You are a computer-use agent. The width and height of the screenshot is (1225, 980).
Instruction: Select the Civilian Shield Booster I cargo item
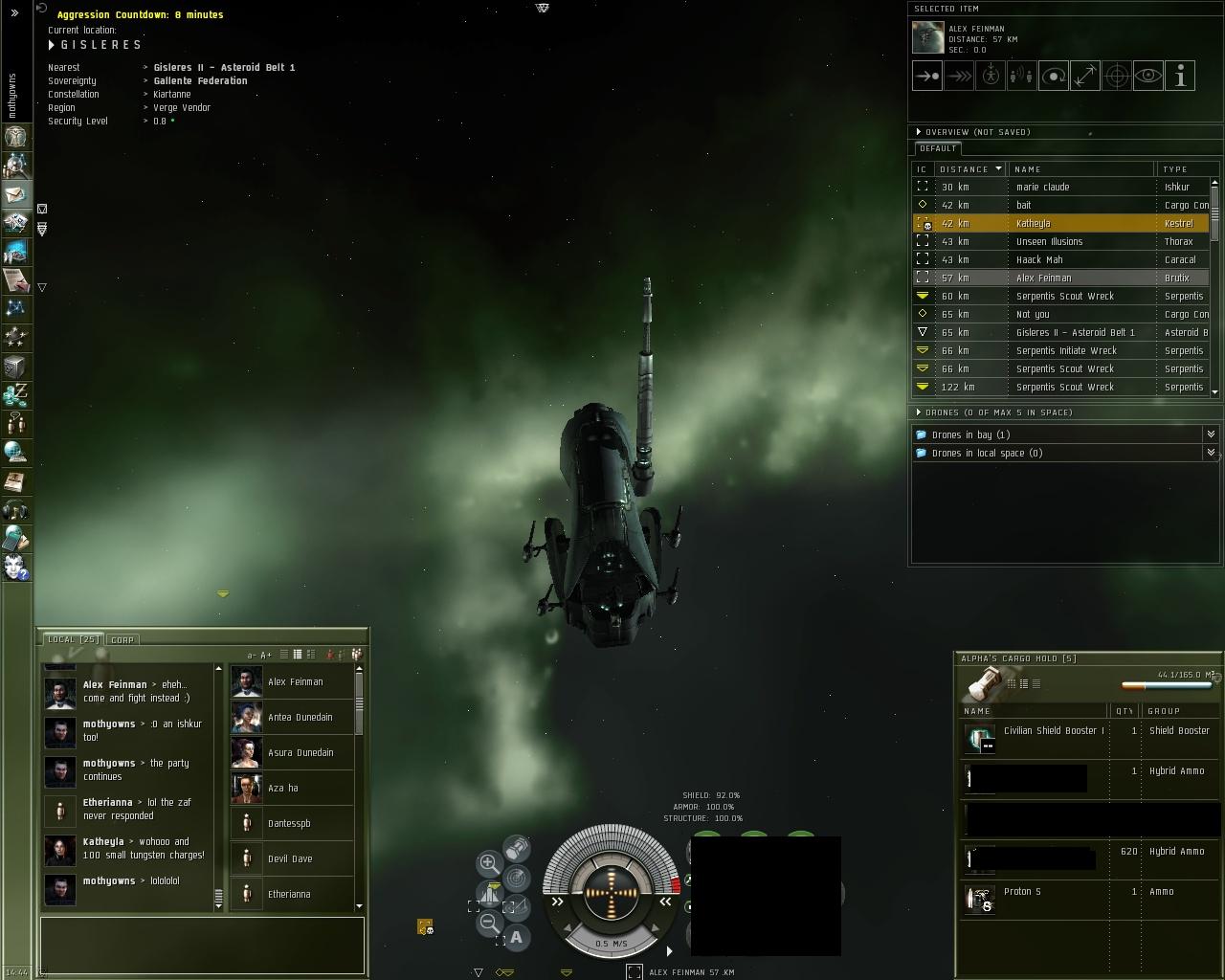(x=1053, y=731)
